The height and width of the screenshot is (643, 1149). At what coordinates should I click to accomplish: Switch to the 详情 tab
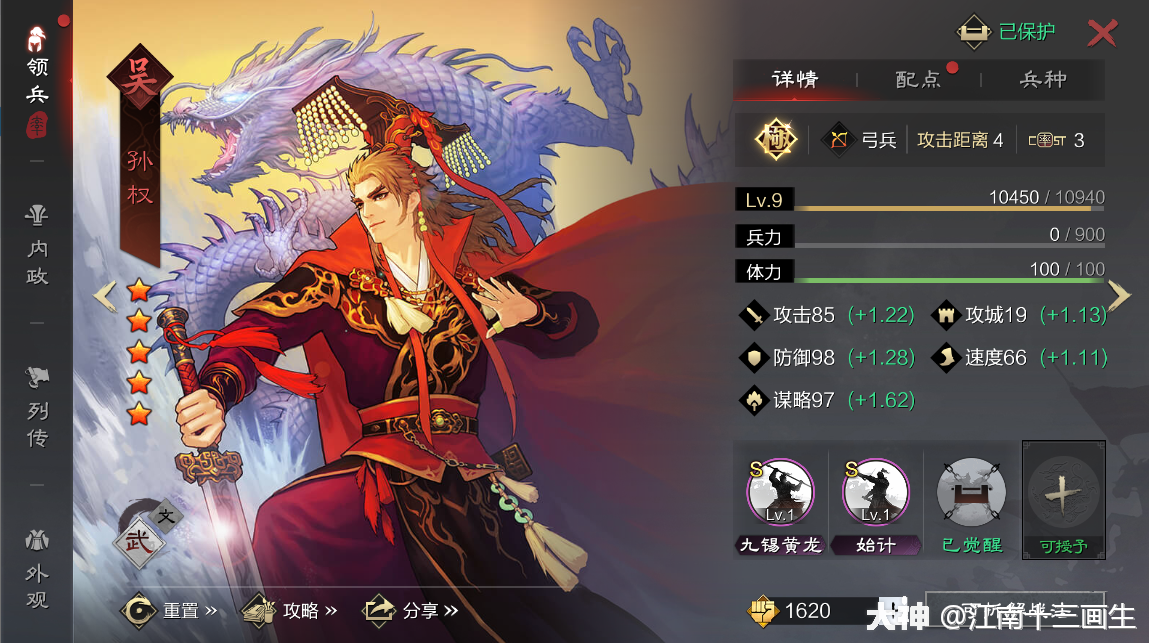coord(795,80)
